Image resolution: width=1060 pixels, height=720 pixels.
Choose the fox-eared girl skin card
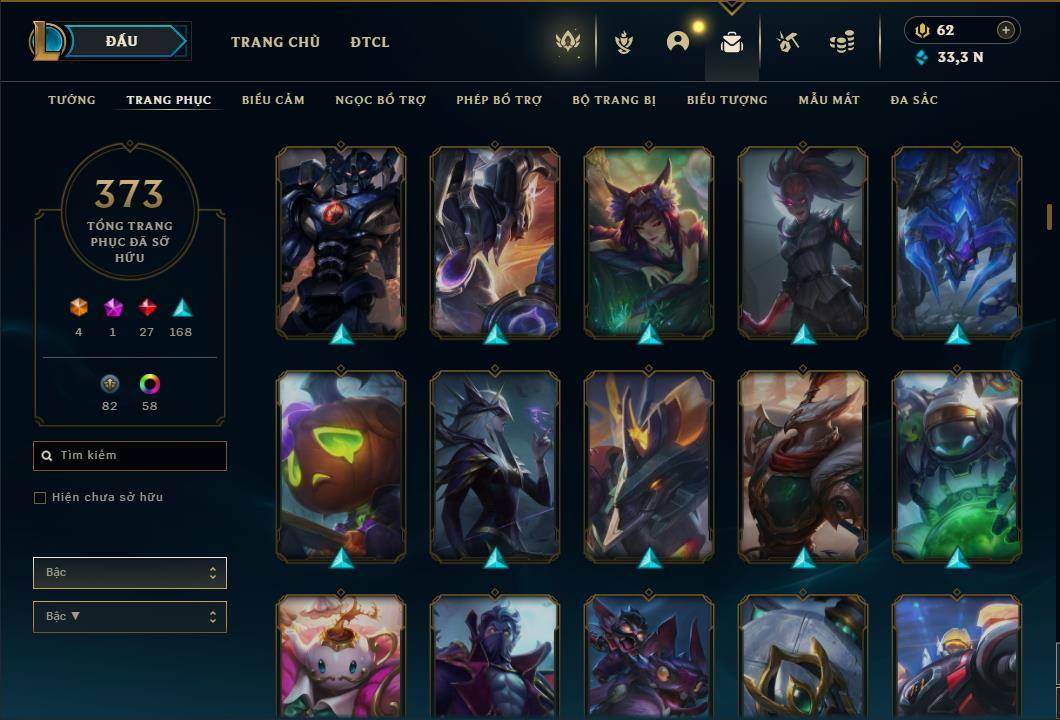point(649,241)
